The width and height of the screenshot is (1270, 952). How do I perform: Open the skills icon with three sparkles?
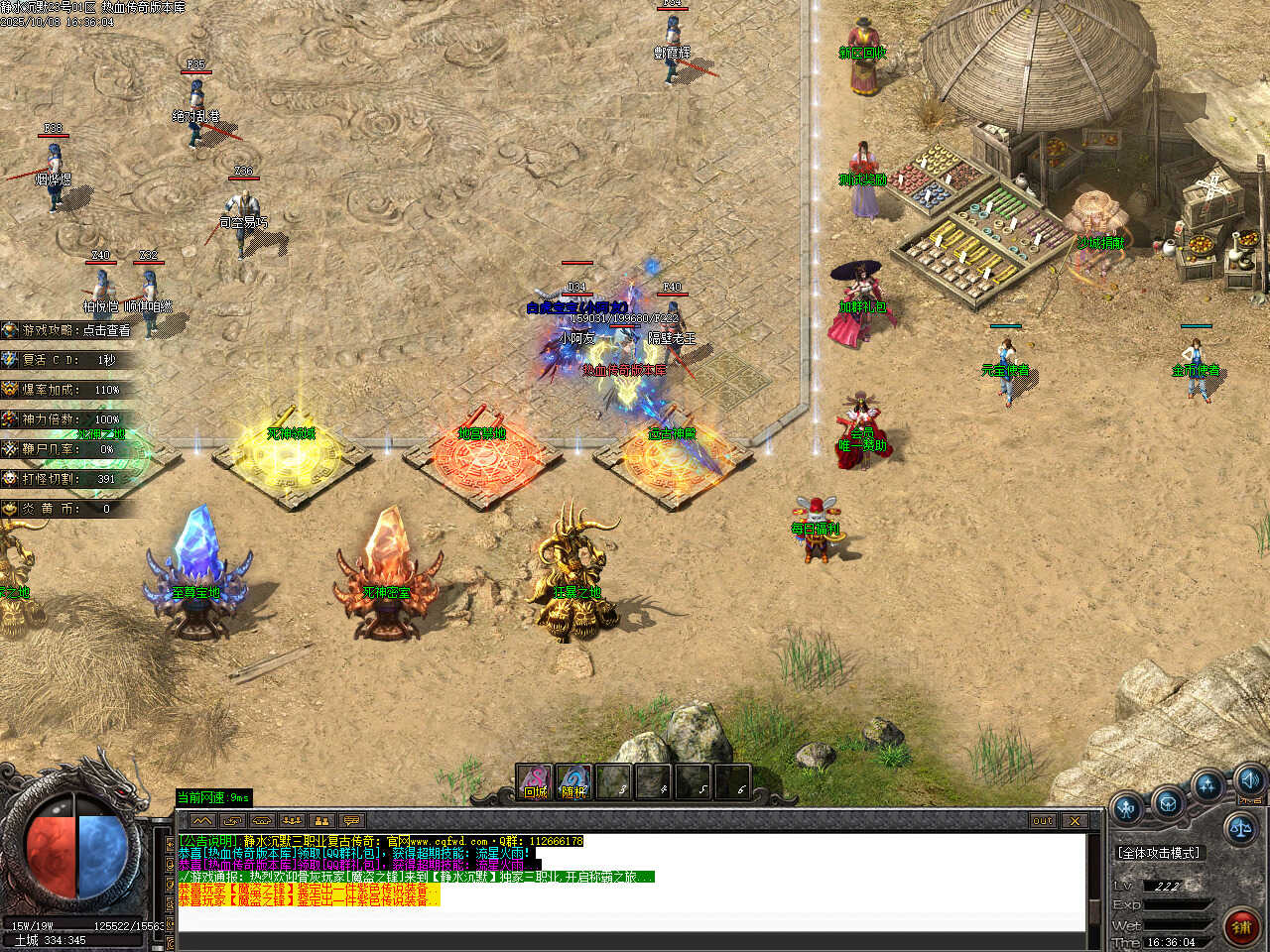[1207, 787]
